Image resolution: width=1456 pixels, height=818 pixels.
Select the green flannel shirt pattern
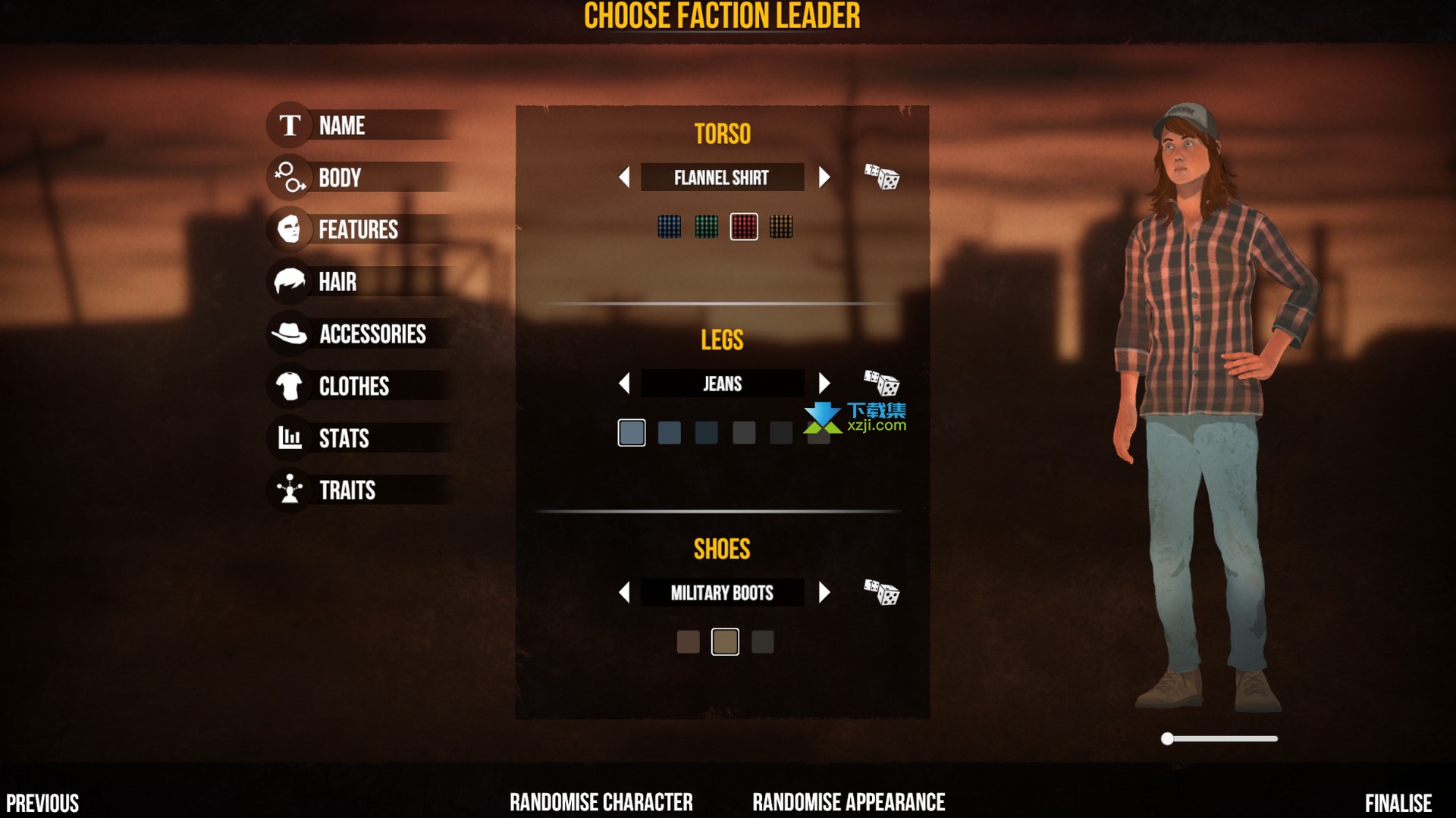click(706, 227)
